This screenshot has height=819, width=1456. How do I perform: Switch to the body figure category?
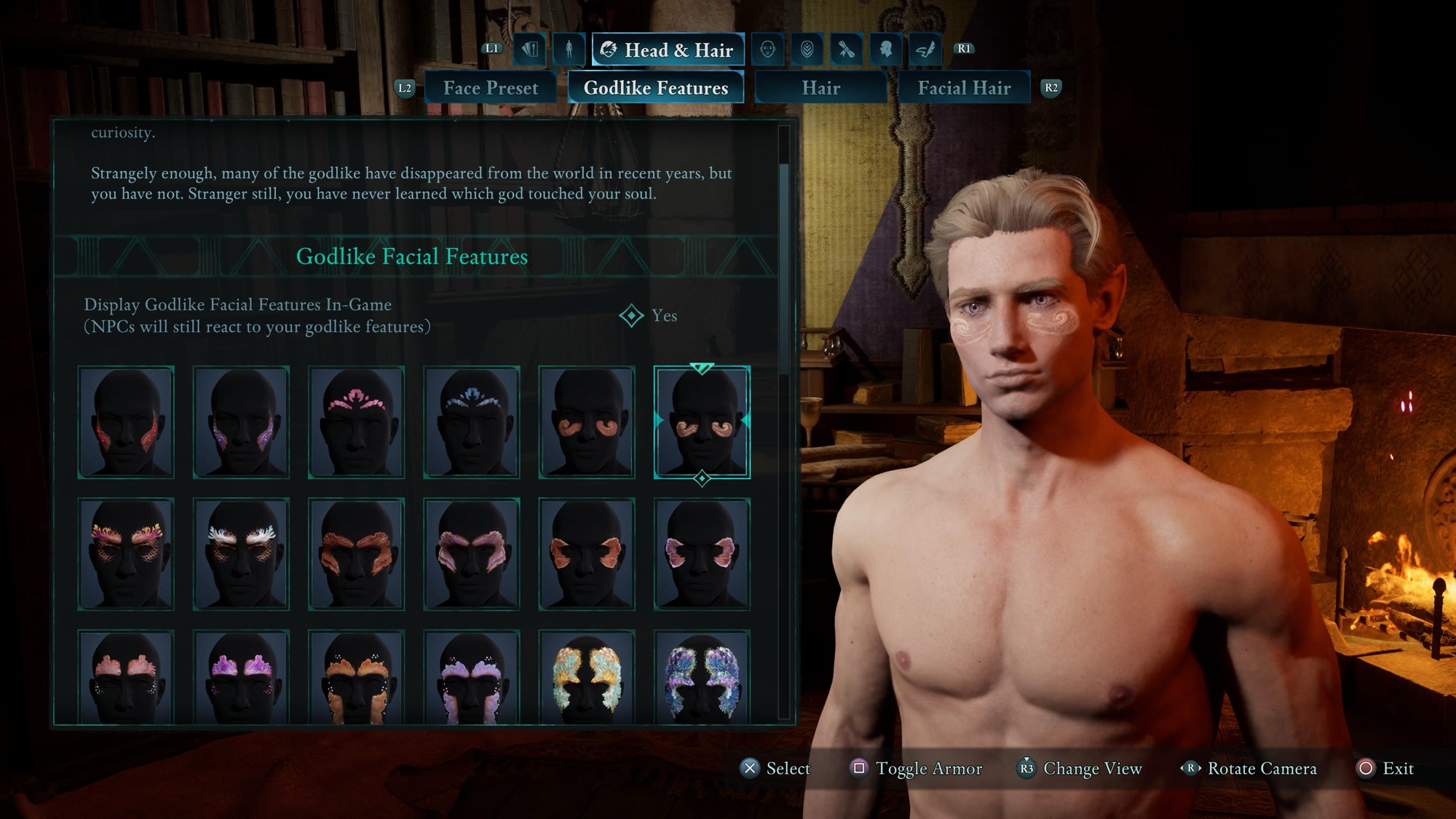click(569, 50)
